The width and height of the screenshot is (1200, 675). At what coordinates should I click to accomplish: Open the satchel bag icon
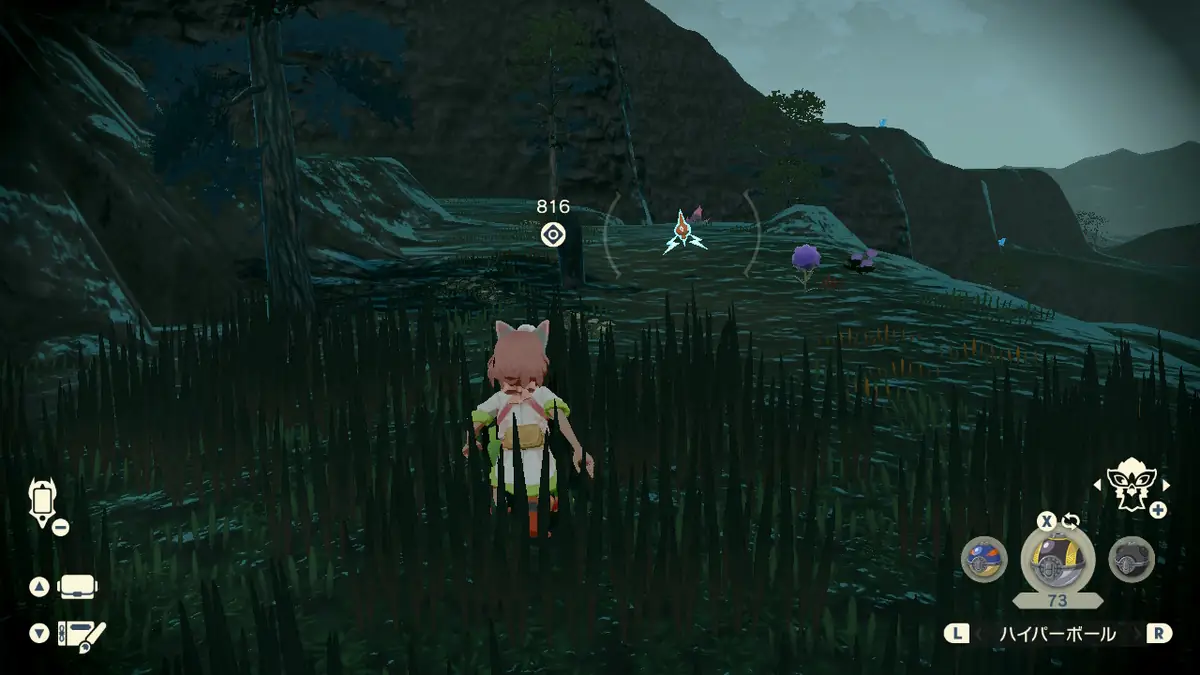point(77,587)
